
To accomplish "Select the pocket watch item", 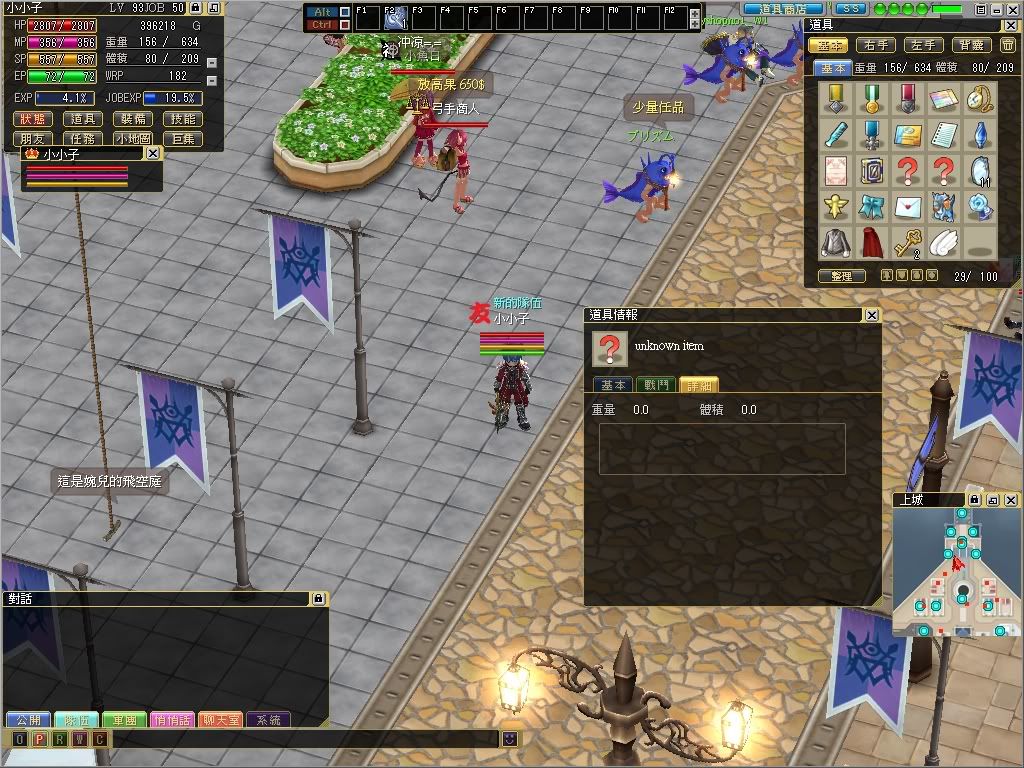I will pyautogui.click(x=982, y=98).
